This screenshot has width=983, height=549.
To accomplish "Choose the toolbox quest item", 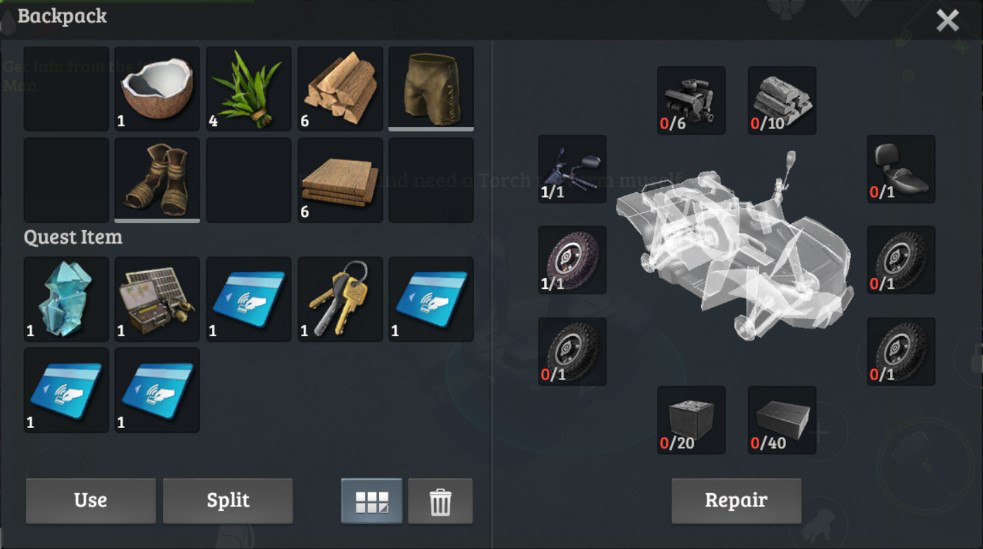I will [158, 299].
